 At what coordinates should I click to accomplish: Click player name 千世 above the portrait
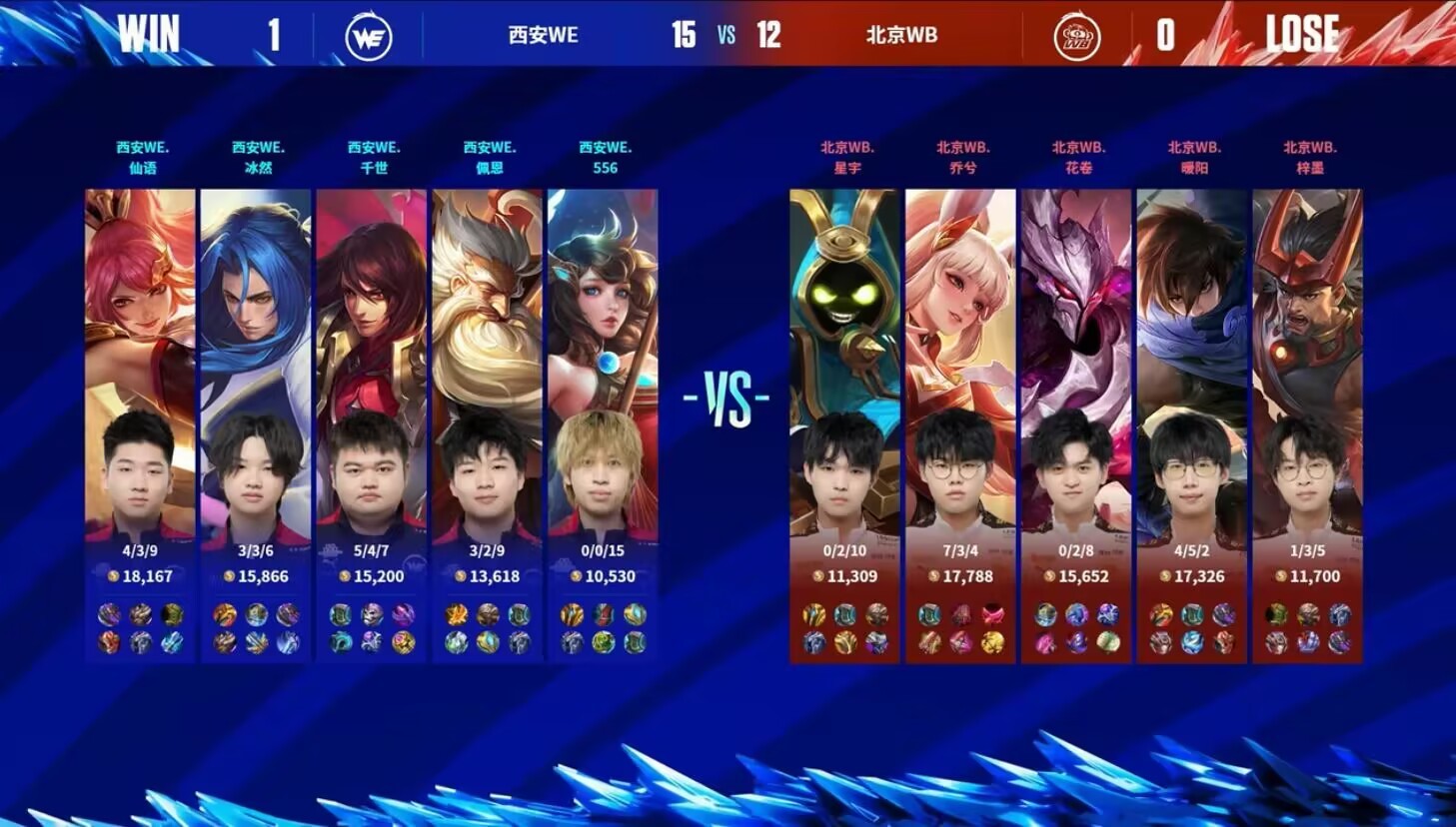(x=372, y=168)
